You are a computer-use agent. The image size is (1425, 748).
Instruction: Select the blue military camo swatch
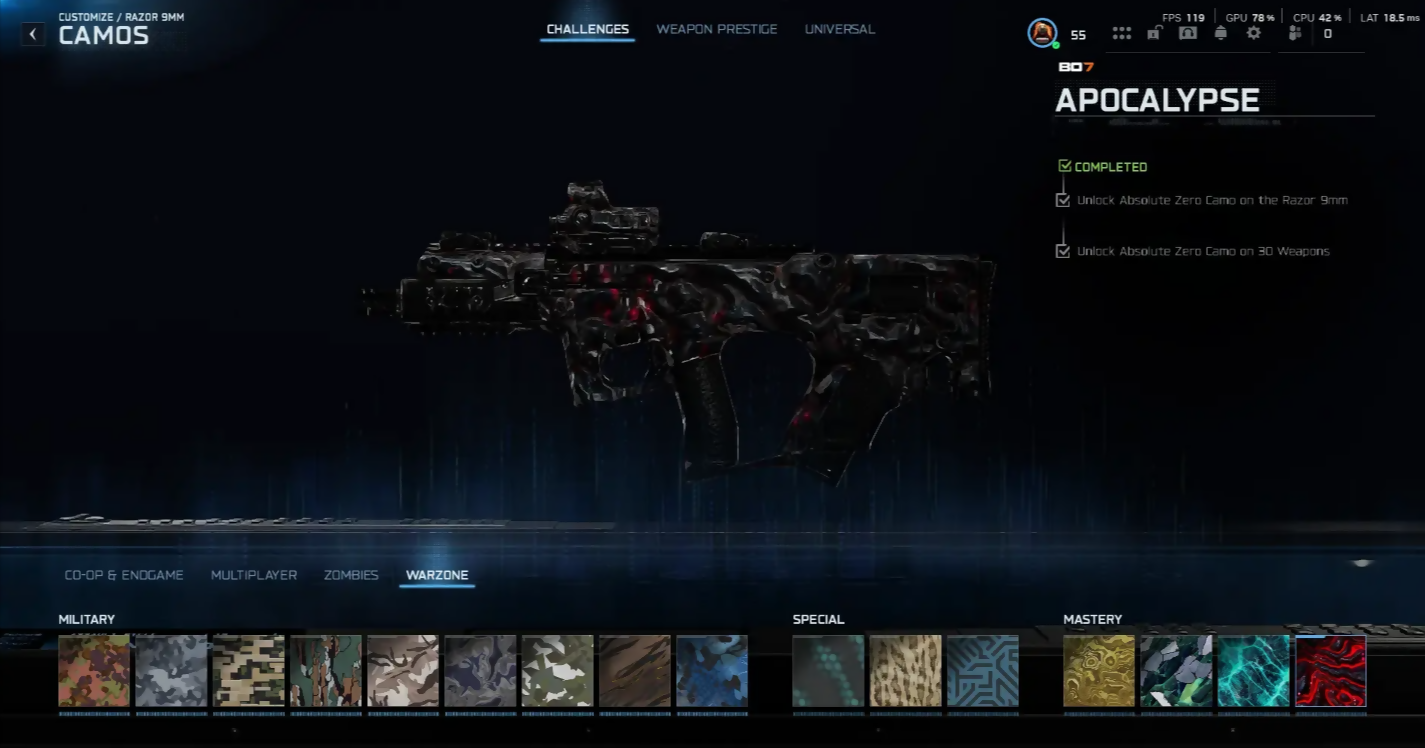(x=711, y=671)
